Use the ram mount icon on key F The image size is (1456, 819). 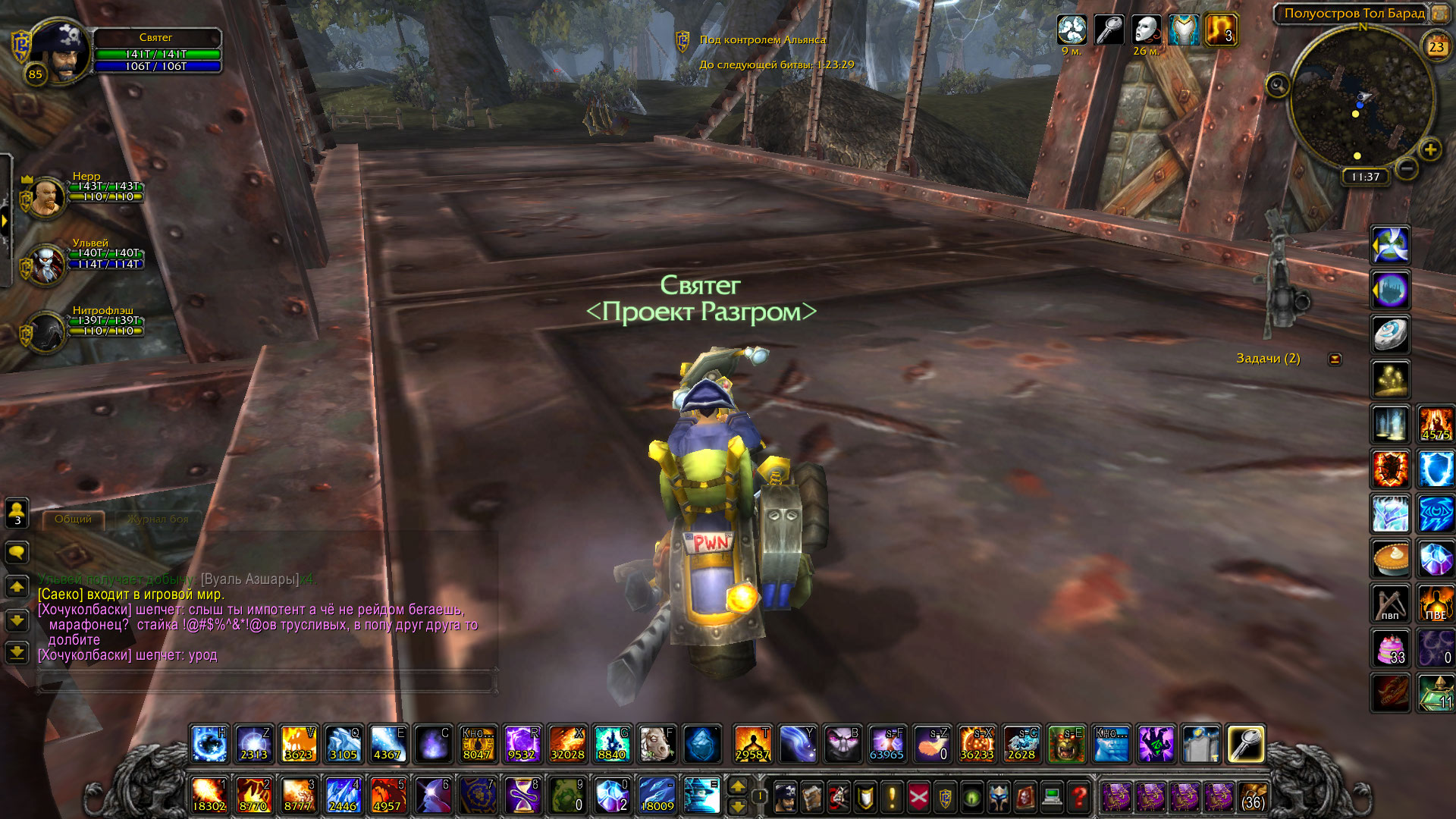click(657, 744)
